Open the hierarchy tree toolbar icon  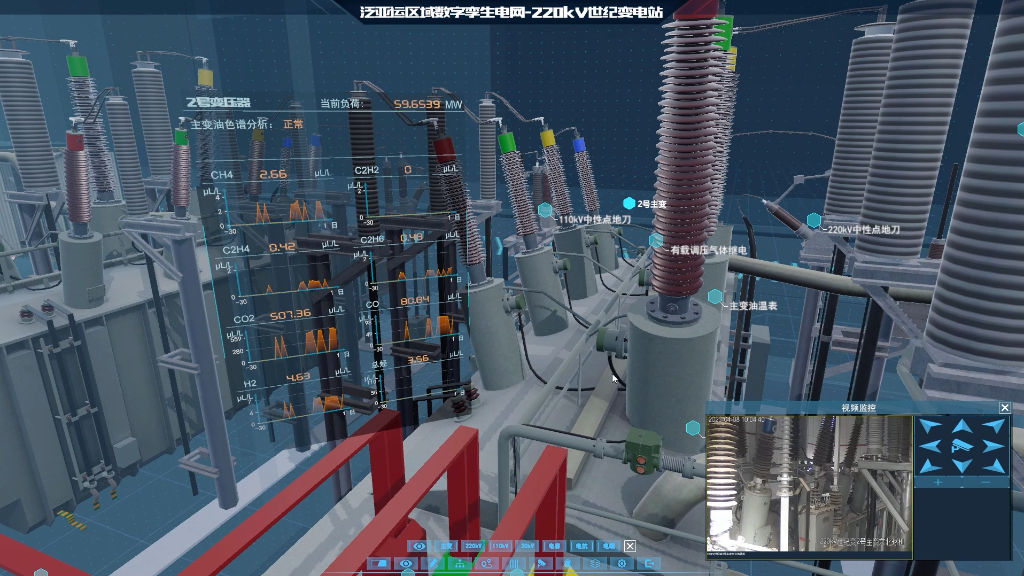click(x=460, y=563)
